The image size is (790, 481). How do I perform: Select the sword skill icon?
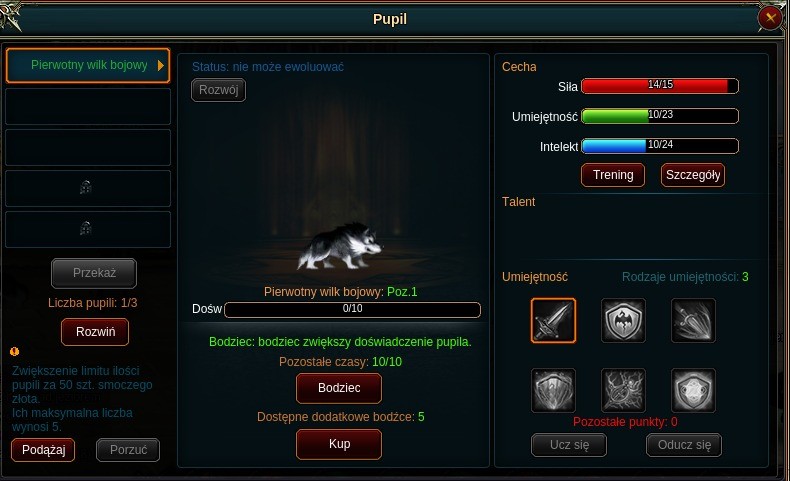click(553, 321)
